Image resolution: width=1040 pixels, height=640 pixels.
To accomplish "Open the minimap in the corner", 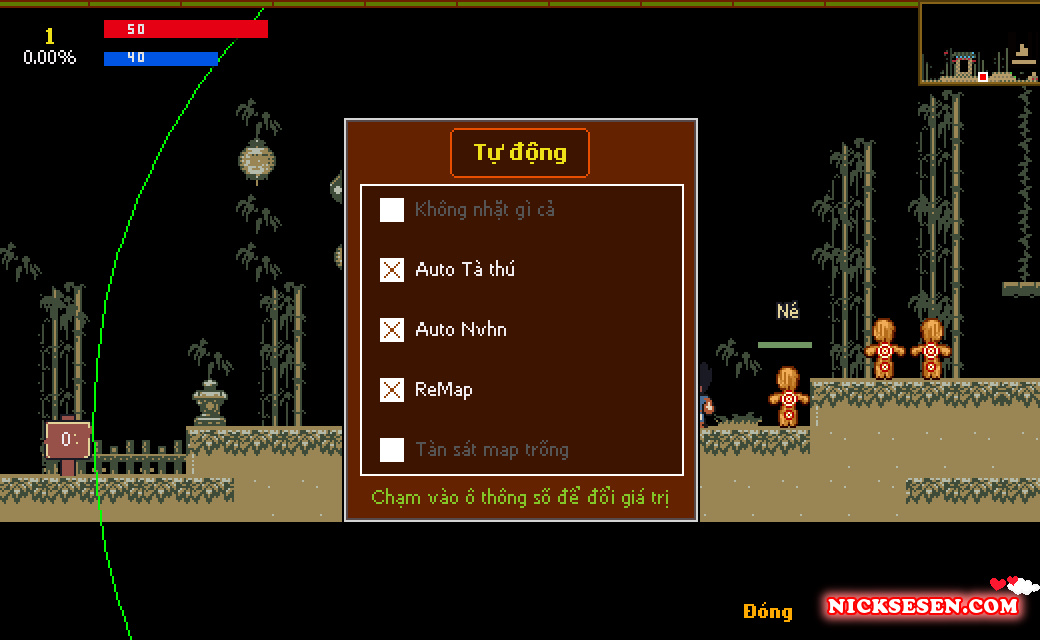I will pos(979,44).
